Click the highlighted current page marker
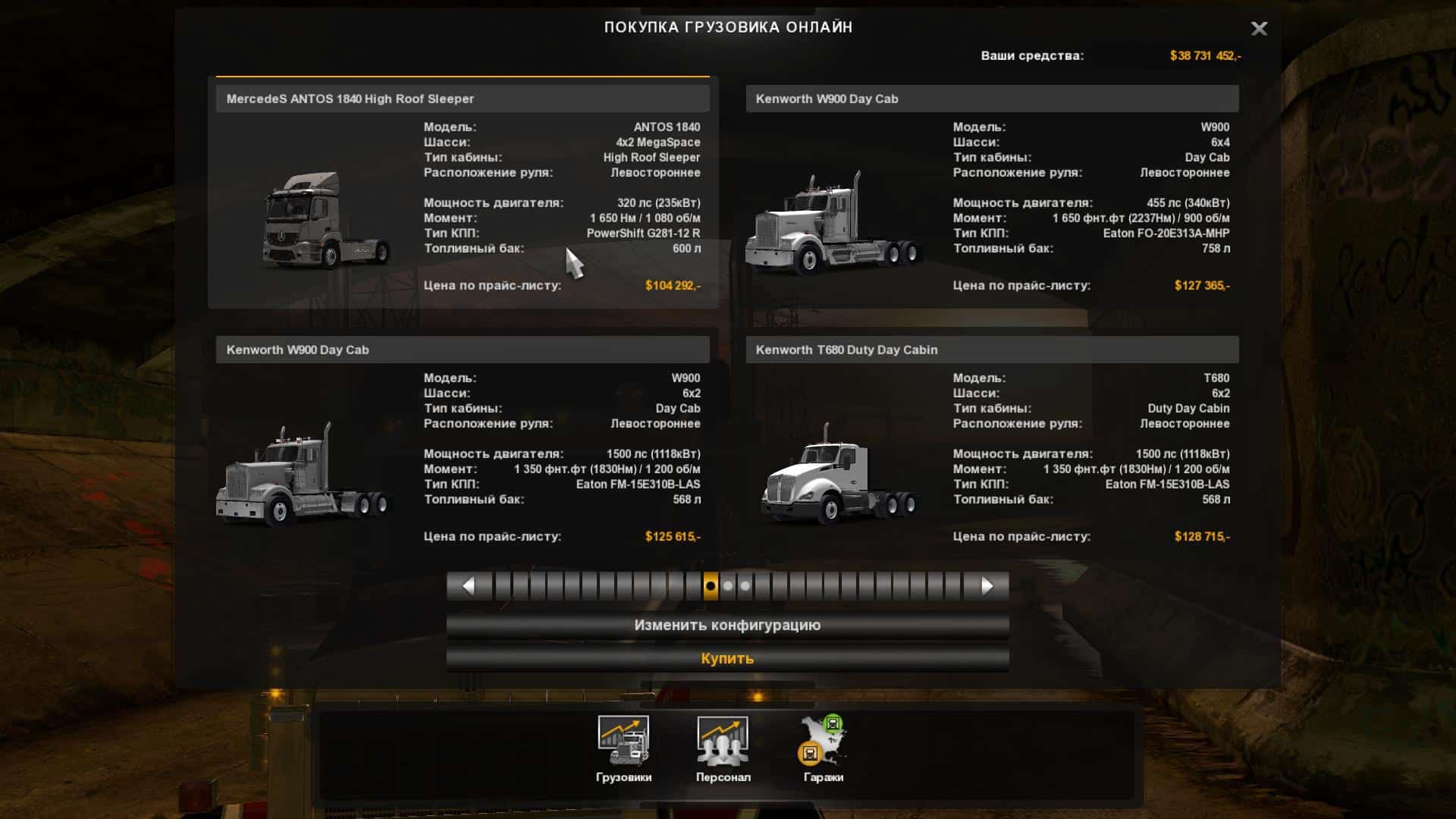The width and height of the screenshot is (1456, 819). tap(711, 586)
